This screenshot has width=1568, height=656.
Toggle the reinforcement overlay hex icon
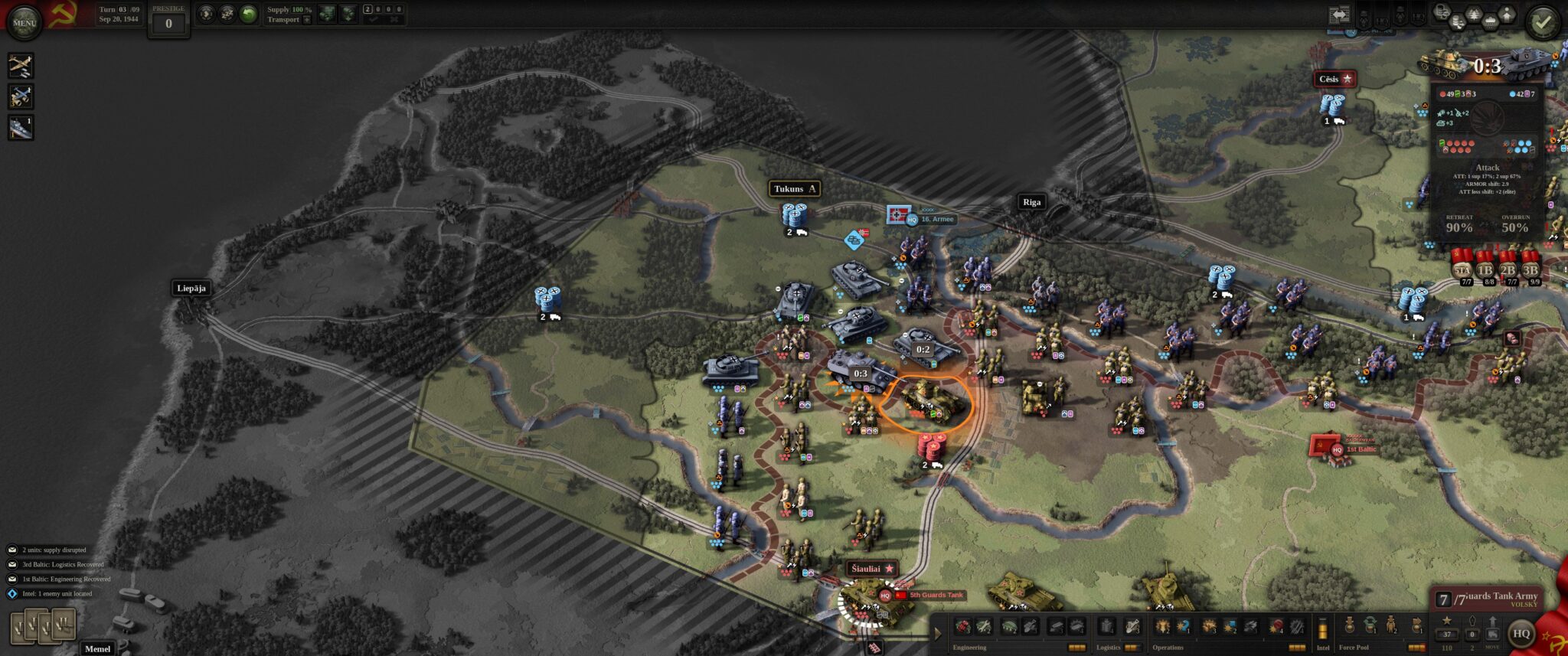[1507, 14]
